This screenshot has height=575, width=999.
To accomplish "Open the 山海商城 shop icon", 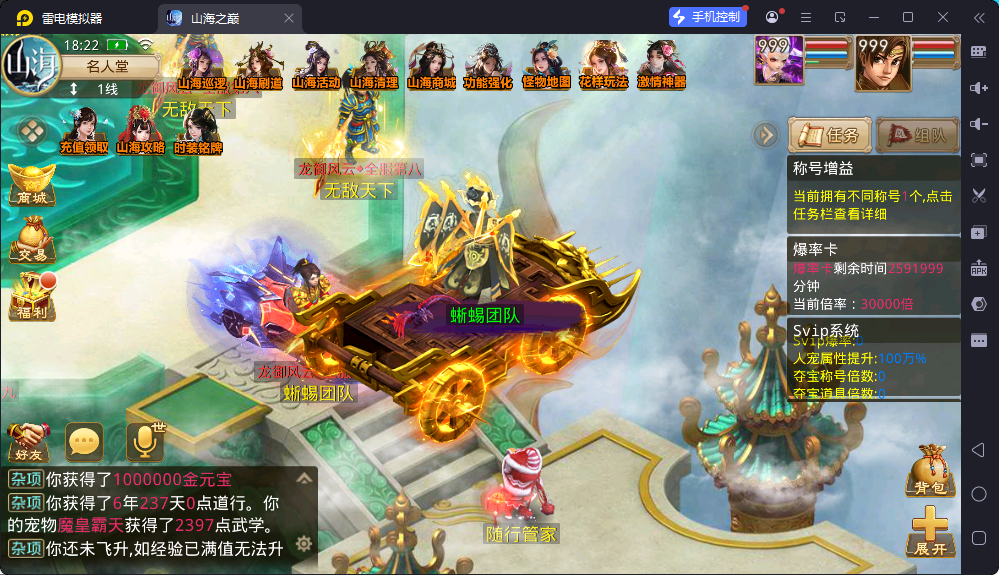I will (431, 66).
